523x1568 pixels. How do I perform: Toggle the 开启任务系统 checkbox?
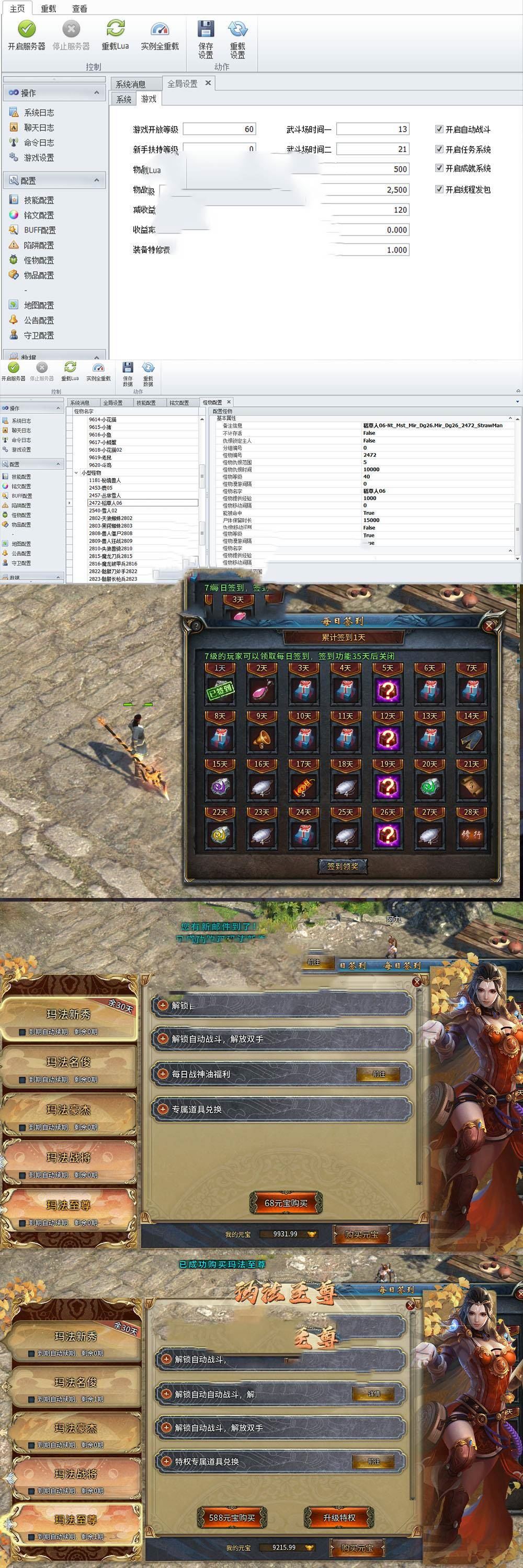439,149
